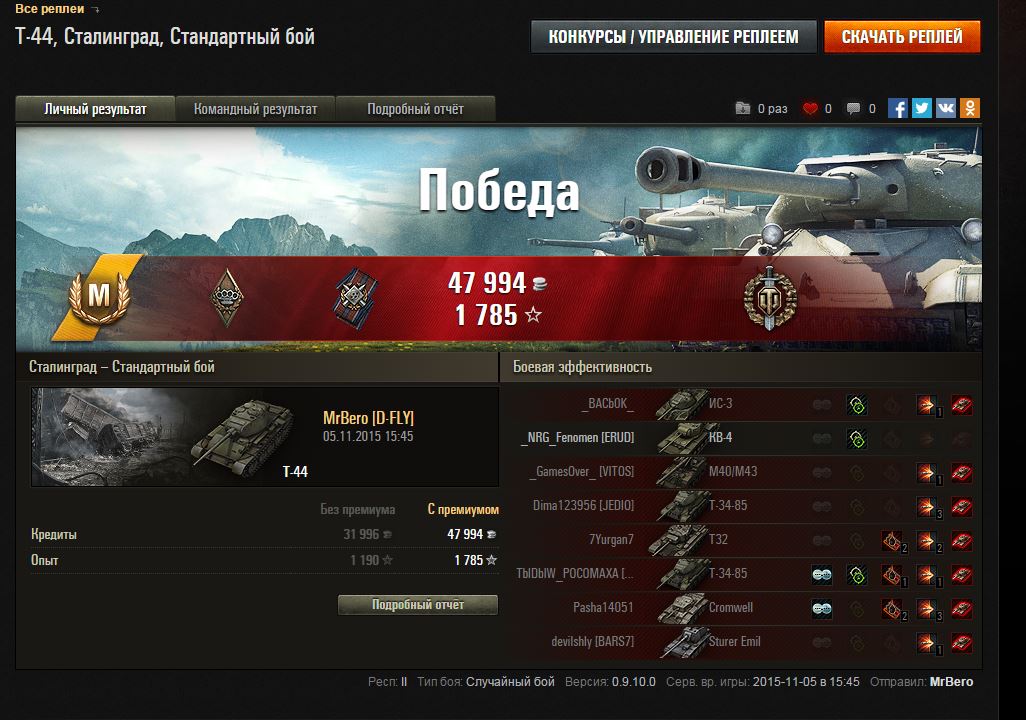1026x720 pixels.
Task: Click the Mastery badge M medal
Action: point(98,295)
